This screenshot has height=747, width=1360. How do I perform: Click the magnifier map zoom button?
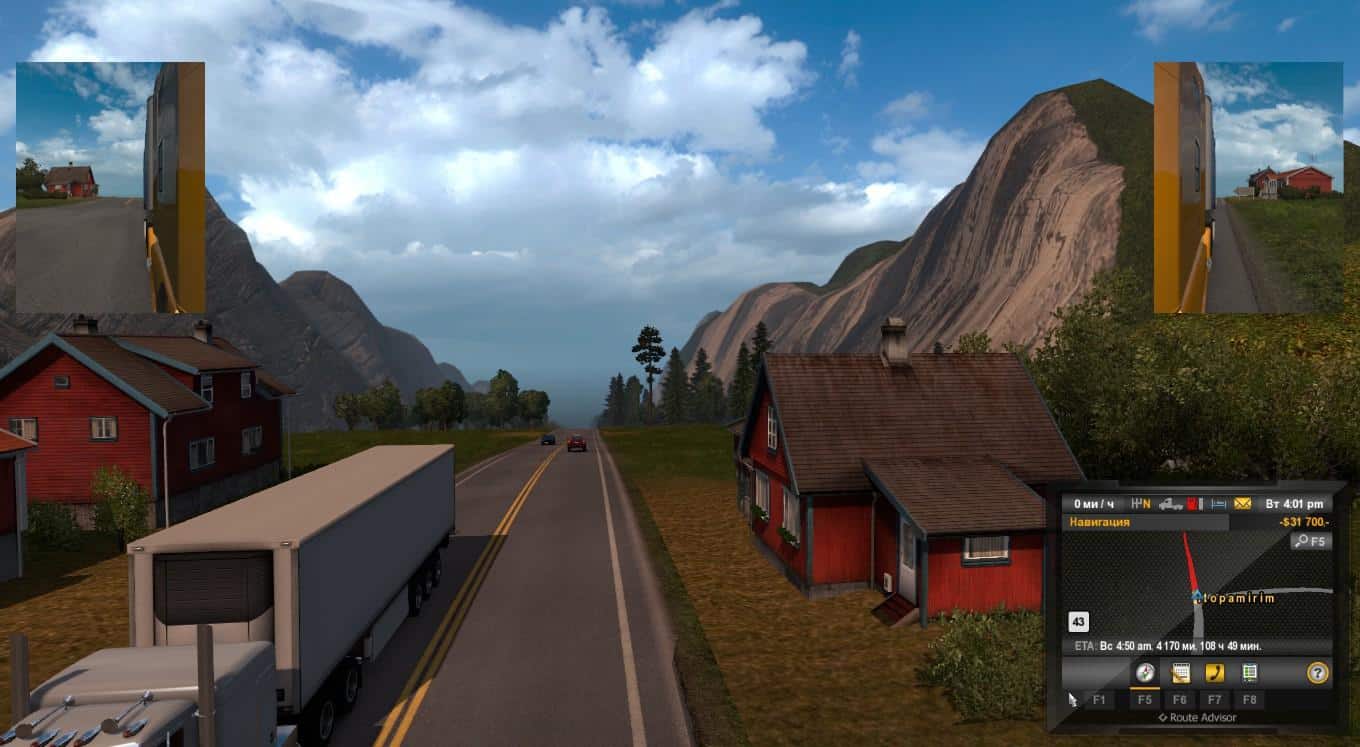click(1310, 541)
